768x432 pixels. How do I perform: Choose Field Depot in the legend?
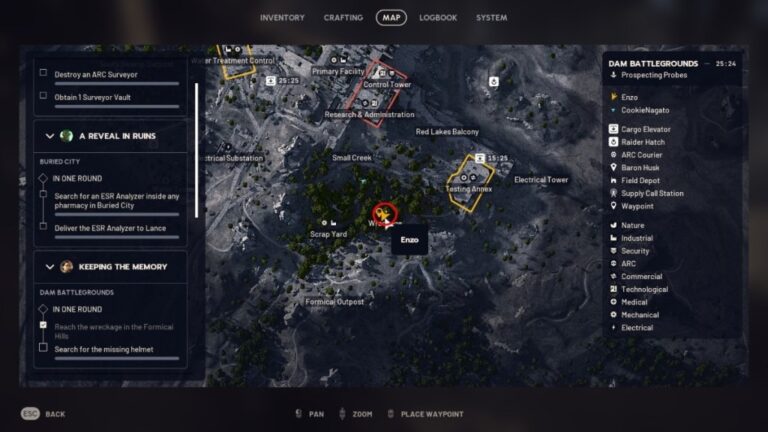coord(640,181)
